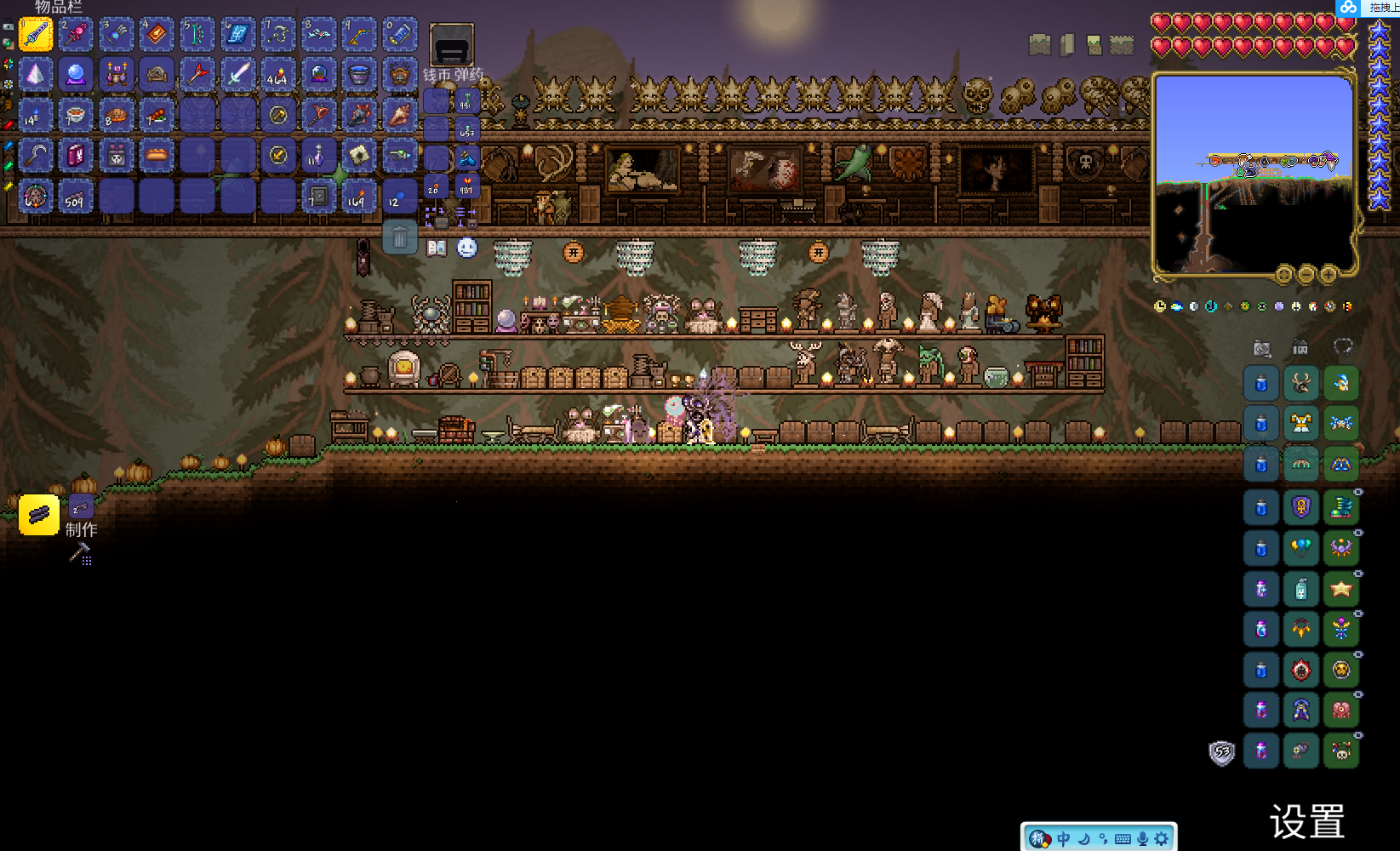Click the sickle inventory slot
The height and width of the screenshot is (851, 1400).
pos(36,156)
